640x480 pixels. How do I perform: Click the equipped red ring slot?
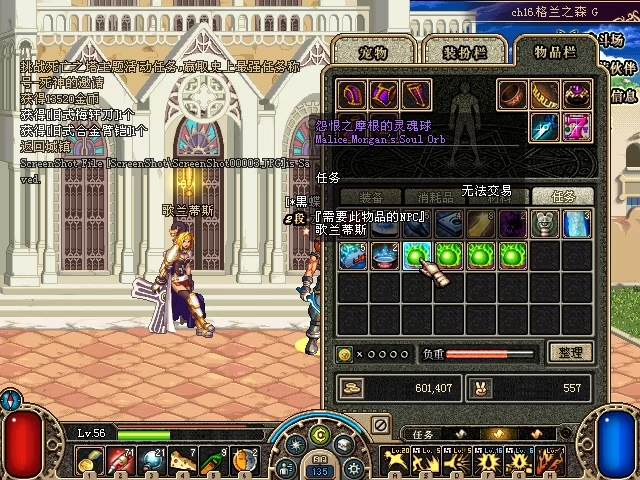click(x=513, y=95)
